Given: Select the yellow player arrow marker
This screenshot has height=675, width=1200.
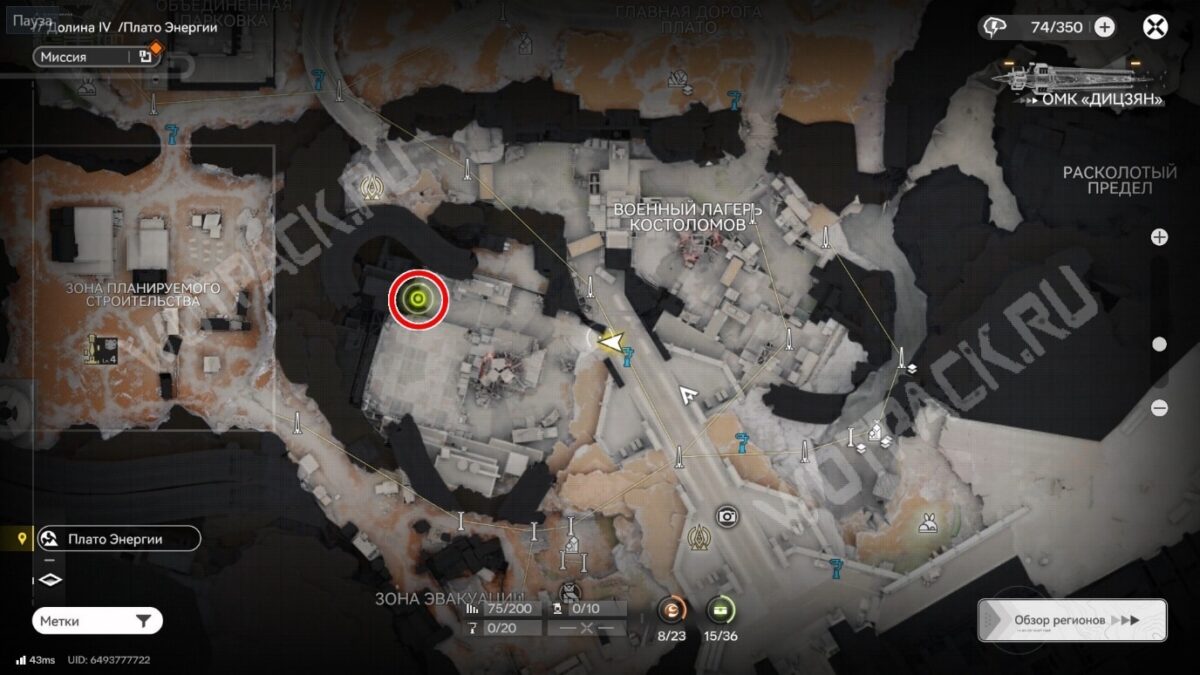Looking at the screenshot, I should tap(609, 342).
